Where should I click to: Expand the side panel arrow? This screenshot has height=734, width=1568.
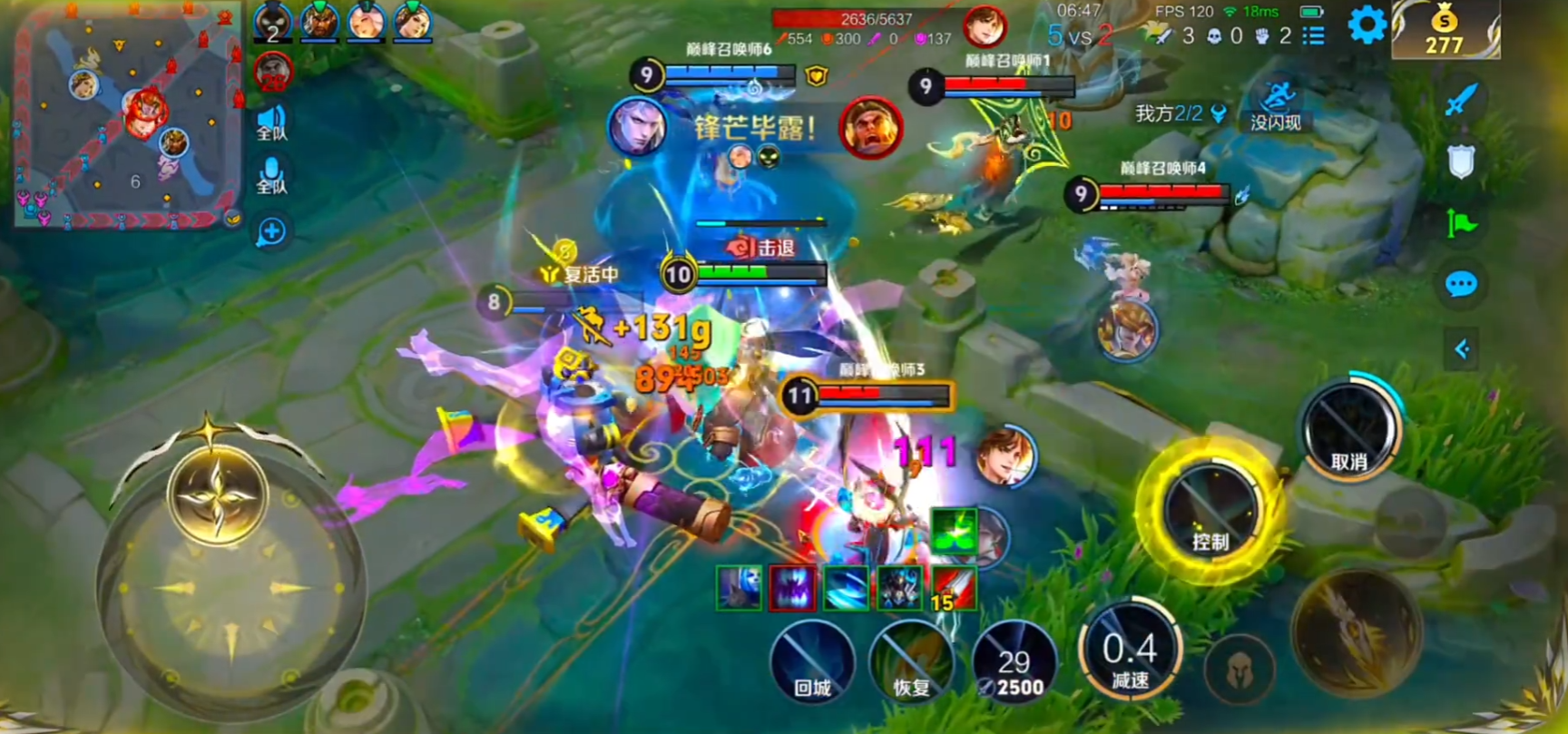(x=1461, y=349)
